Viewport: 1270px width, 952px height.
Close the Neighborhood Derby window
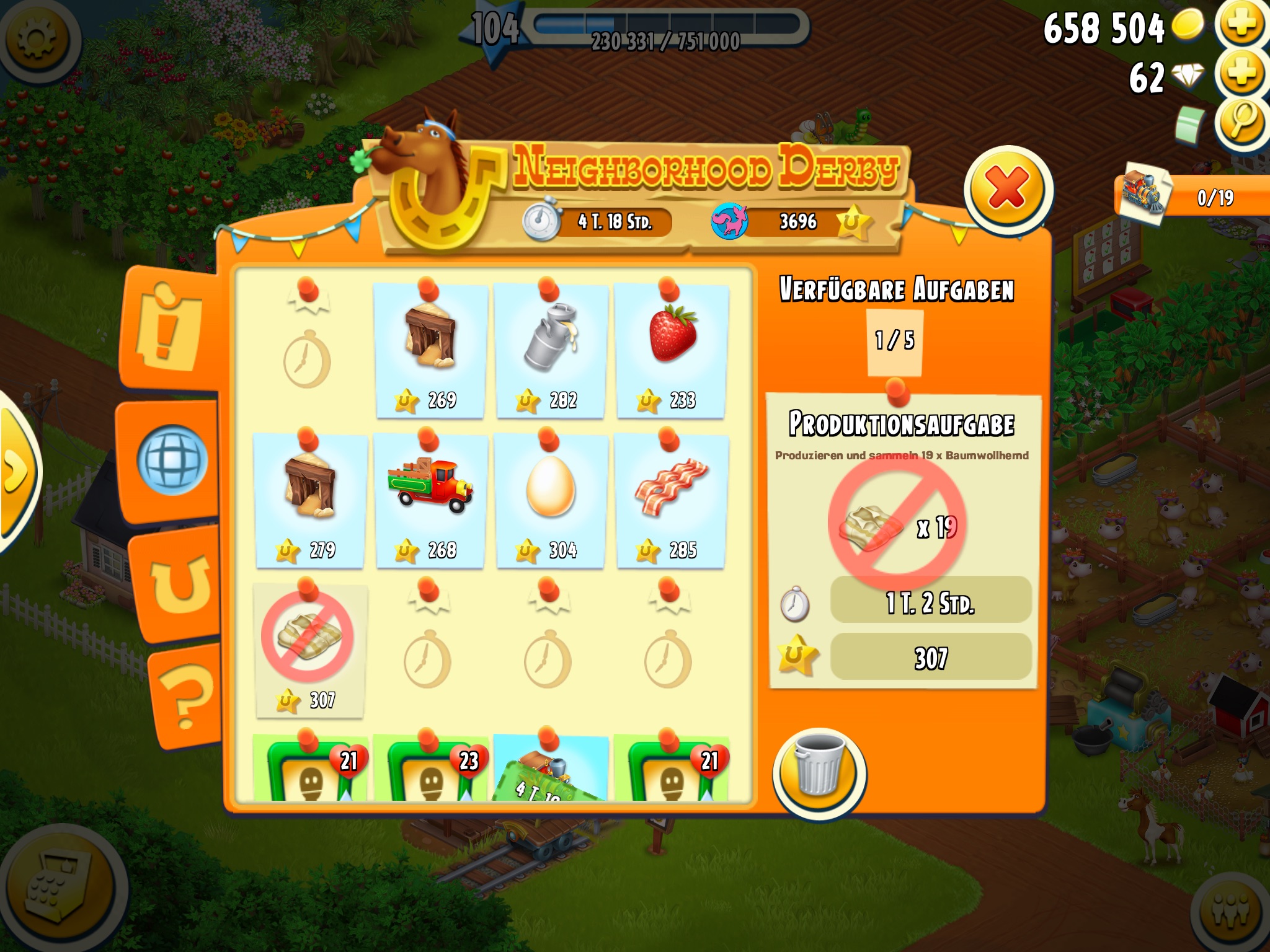pyautogui.click(x=1007, y=189)
